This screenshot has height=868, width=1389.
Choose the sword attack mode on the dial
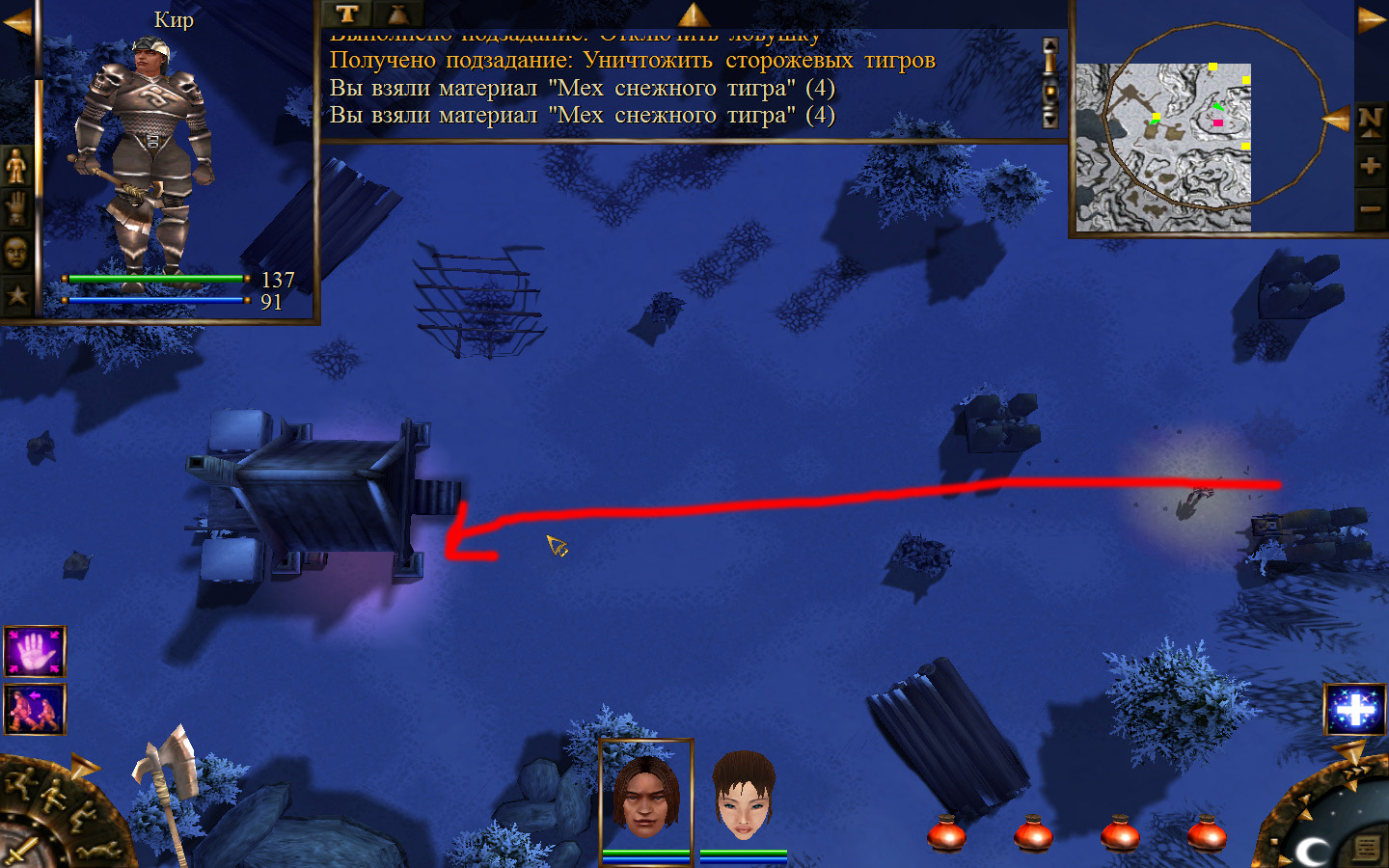pyautogui.click(x=19, y=852)
